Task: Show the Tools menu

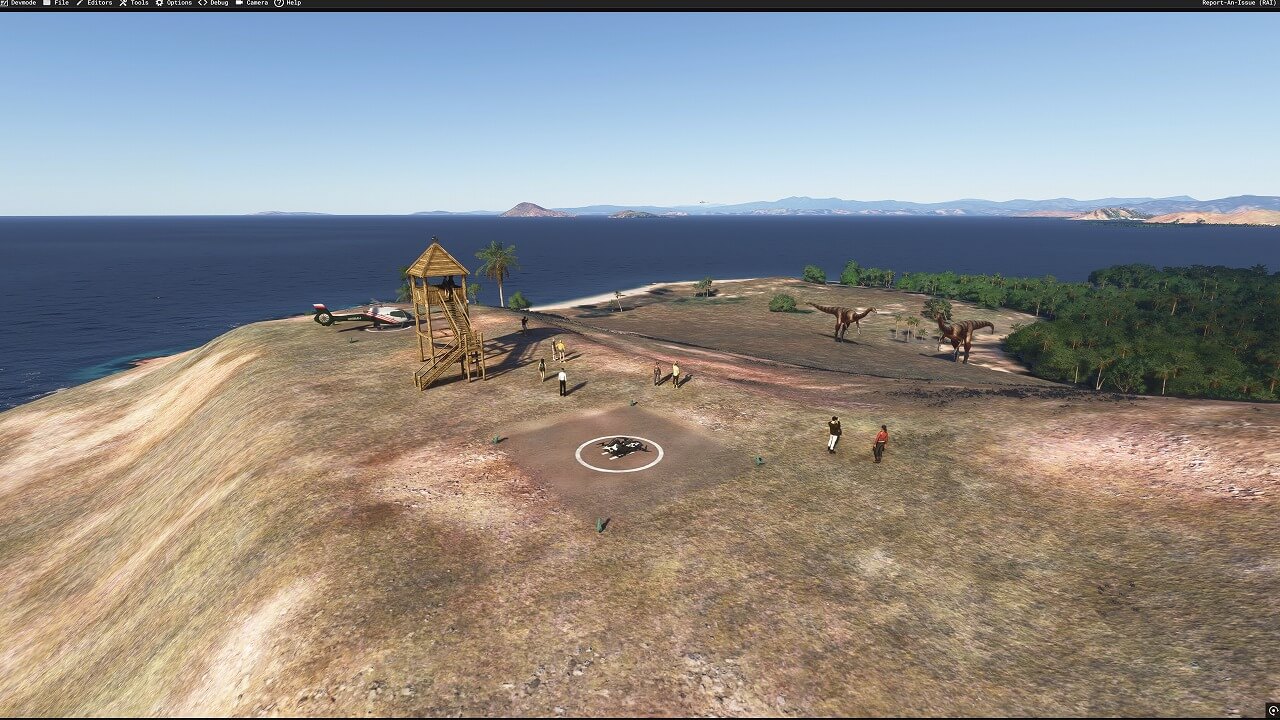Action: point(134,3)
